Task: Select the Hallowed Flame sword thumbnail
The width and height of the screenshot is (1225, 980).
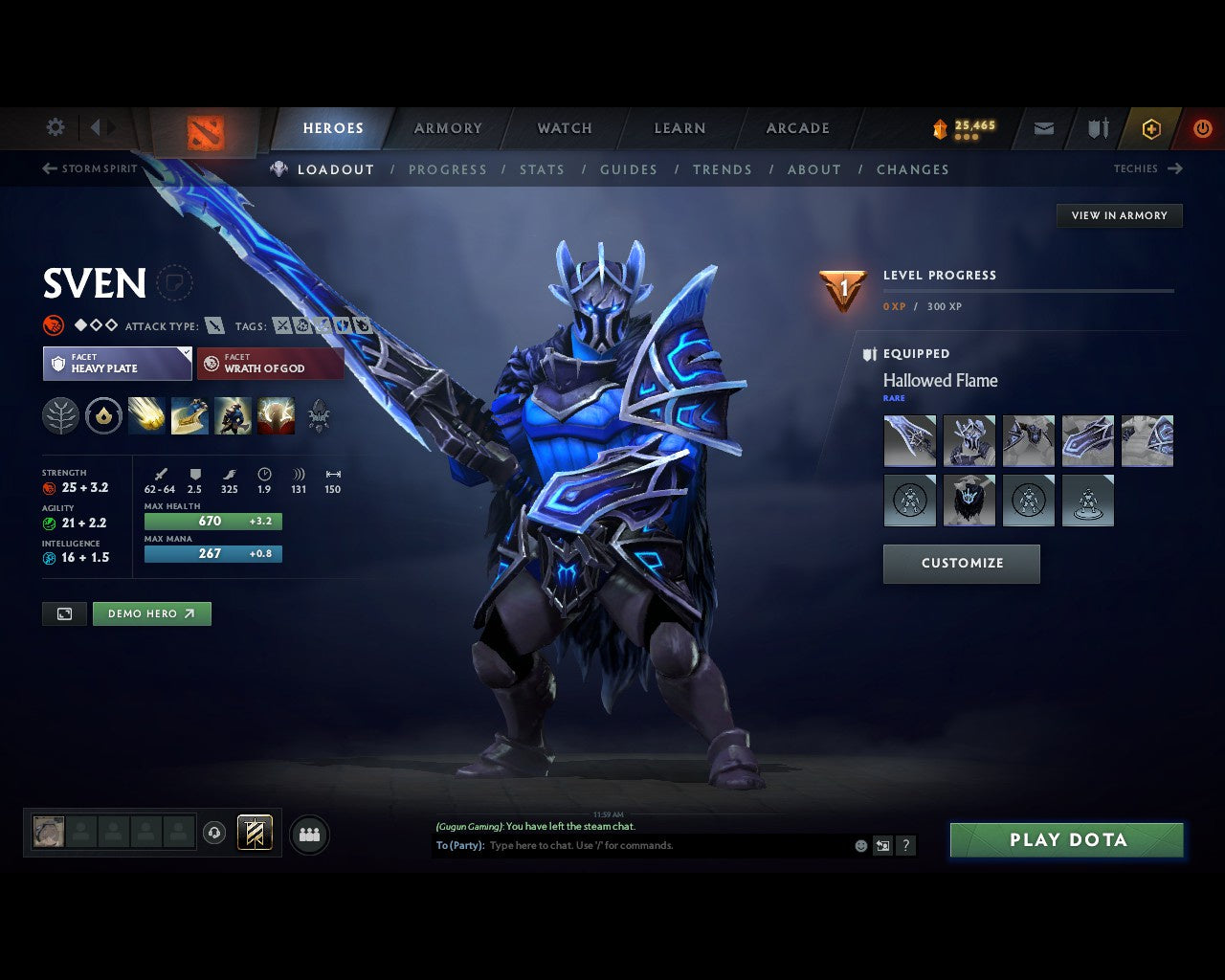Action: coord(909,440)
